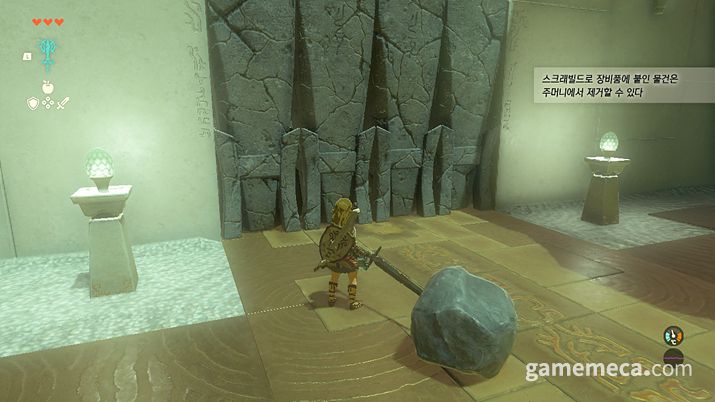
Task: Select the apple quick-item icon
Action: point(46,86)
